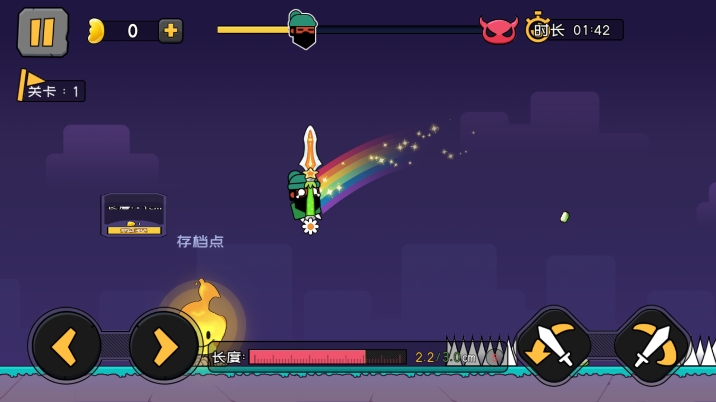
Task: Swing sword clockwise with the upward-pointing sword button
Action: pyautogui.click(x=651, y=346)
